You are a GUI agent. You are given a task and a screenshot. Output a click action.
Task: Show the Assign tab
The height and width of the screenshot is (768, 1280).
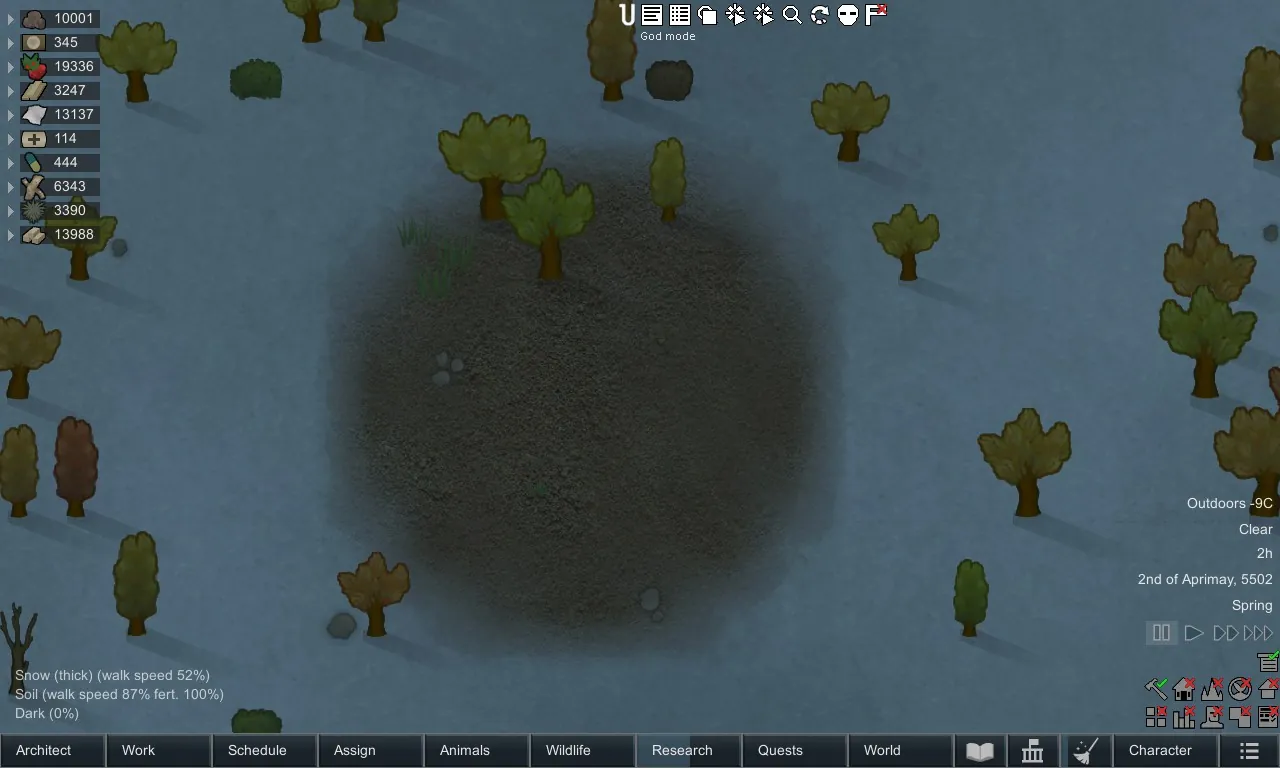tap(370, 750)
